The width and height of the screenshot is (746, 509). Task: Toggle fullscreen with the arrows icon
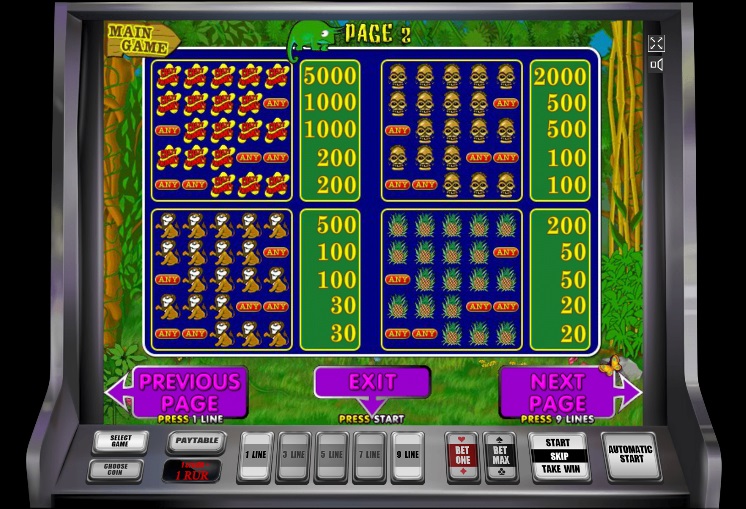coord(656,43)
